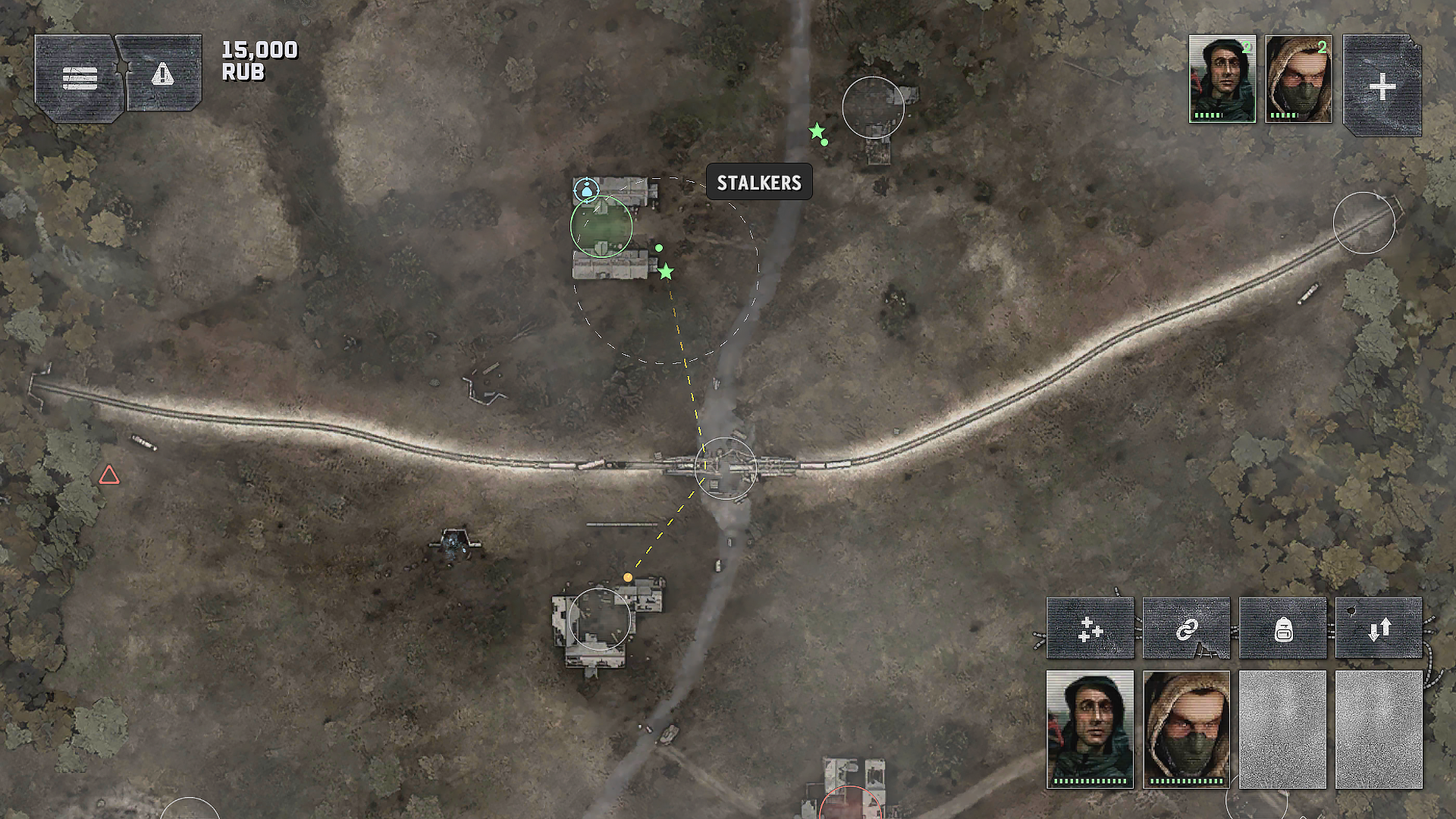Select the green star marker near the buildings
The height and width of the screenshot is (819, 1456).
[666, 270]
